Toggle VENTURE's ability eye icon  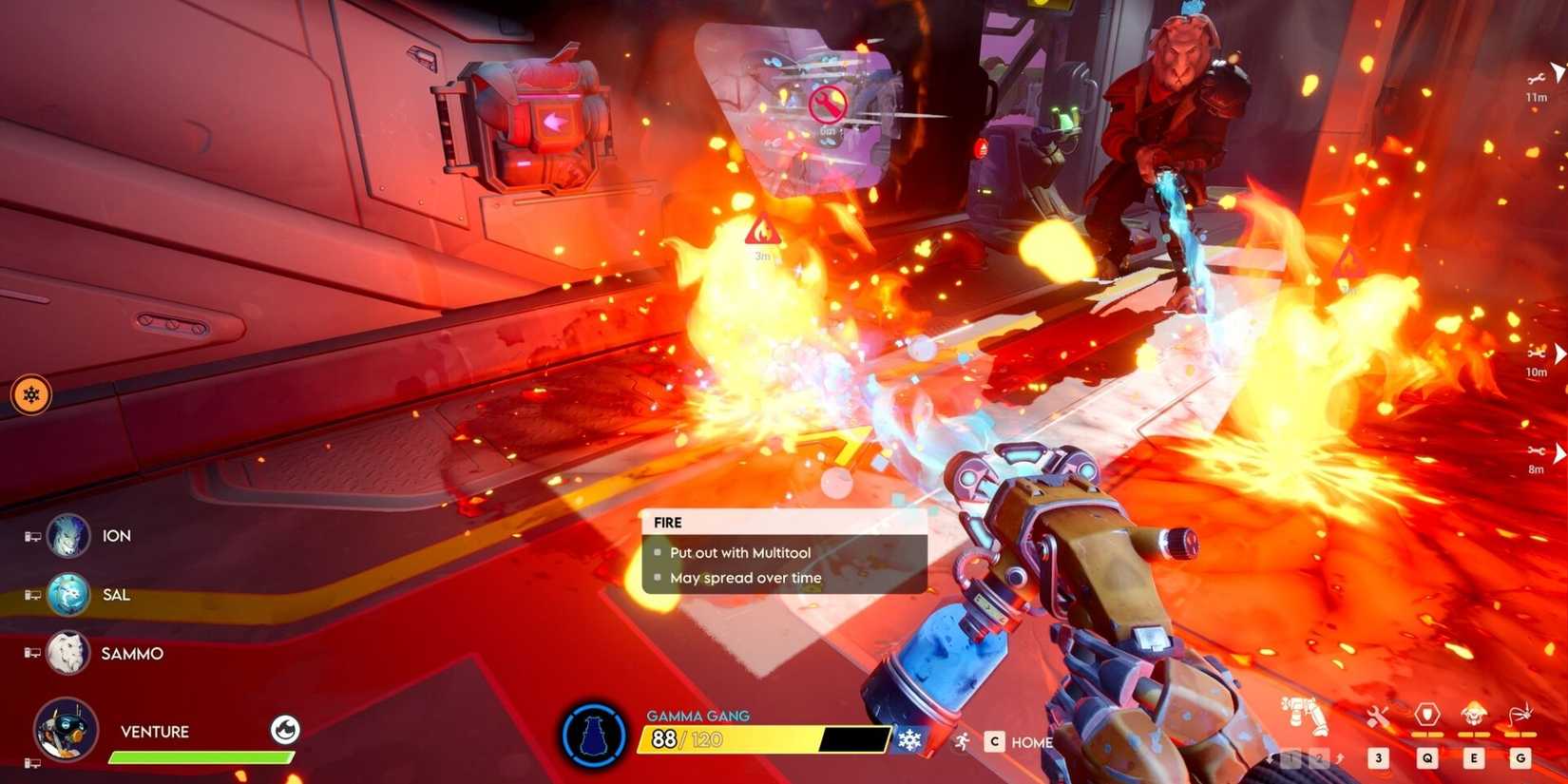tap(285, 732)
